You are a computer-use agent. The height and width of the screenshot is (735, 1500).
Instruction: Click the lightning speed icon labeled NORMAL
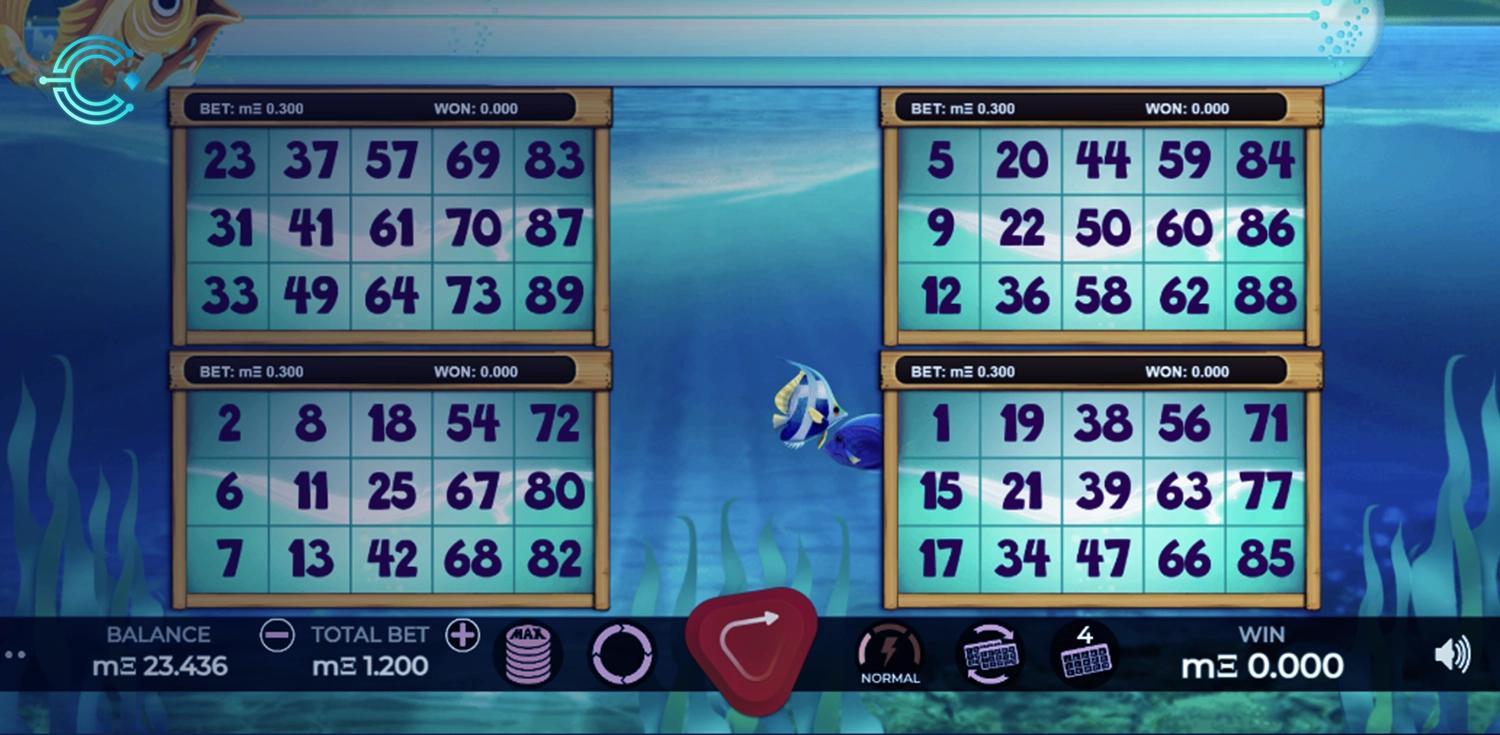coord(889,650)
